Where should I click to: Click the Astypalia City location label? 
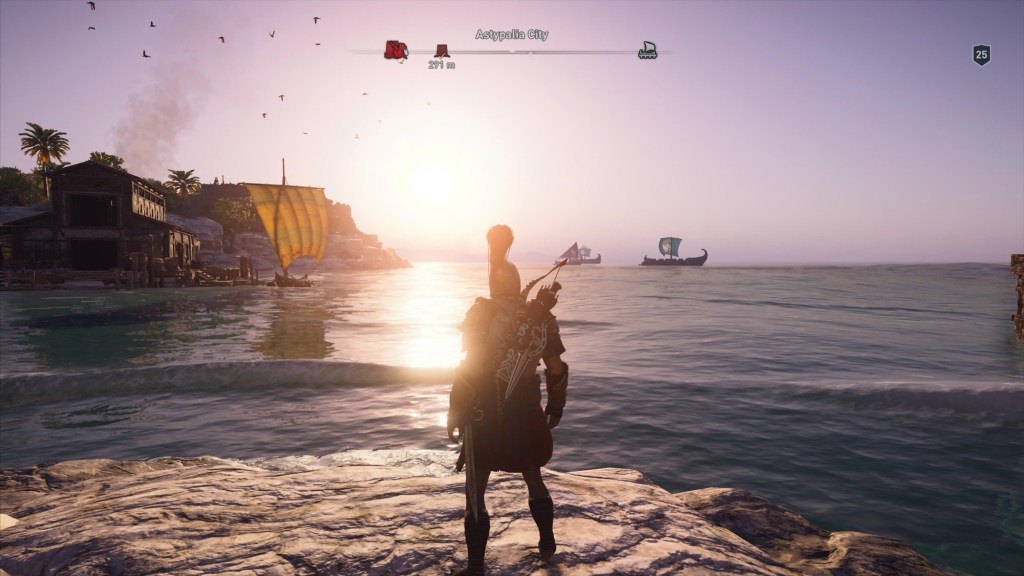tap(511, 35)
